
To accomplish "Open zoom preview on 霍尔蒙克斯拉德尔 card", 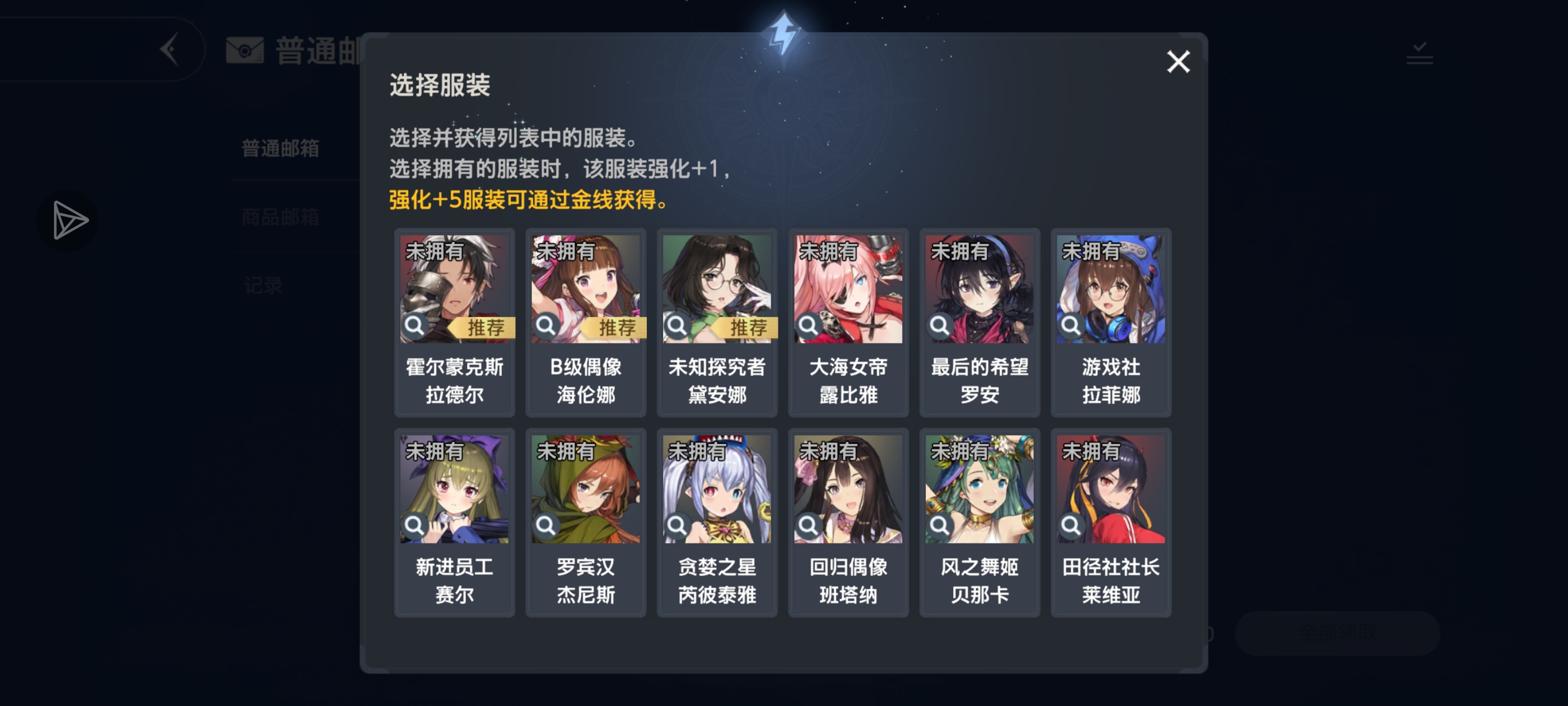I will tap(414, 327).
